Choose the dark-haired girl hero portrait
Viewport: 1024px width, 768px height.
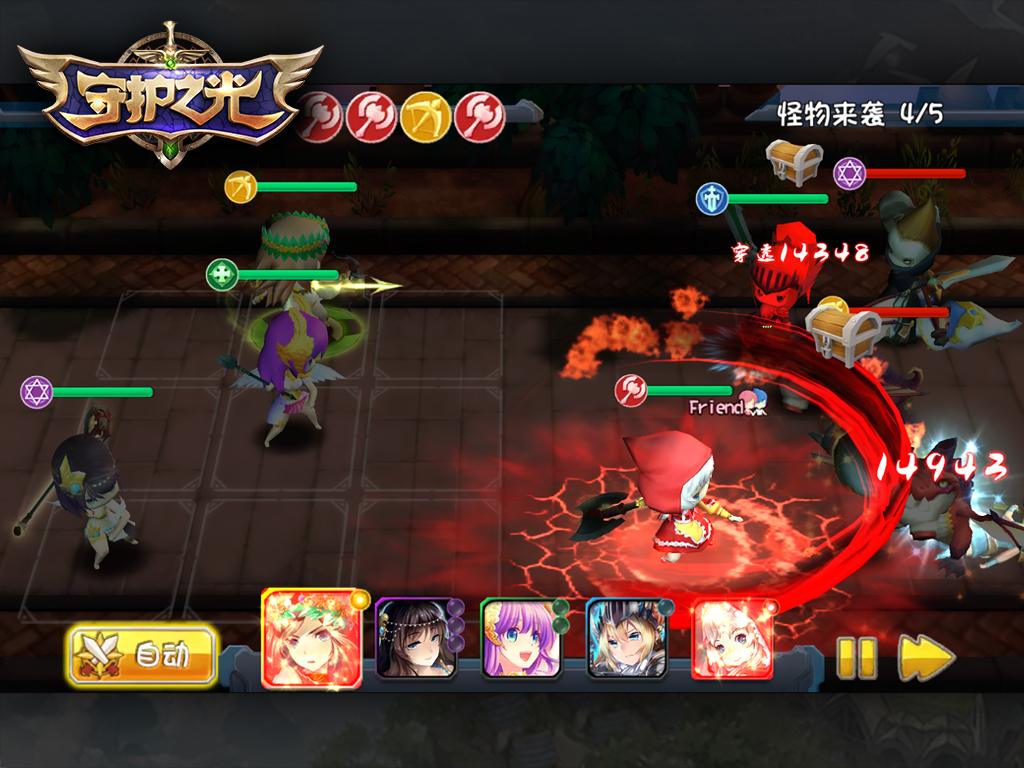(415, 639)
